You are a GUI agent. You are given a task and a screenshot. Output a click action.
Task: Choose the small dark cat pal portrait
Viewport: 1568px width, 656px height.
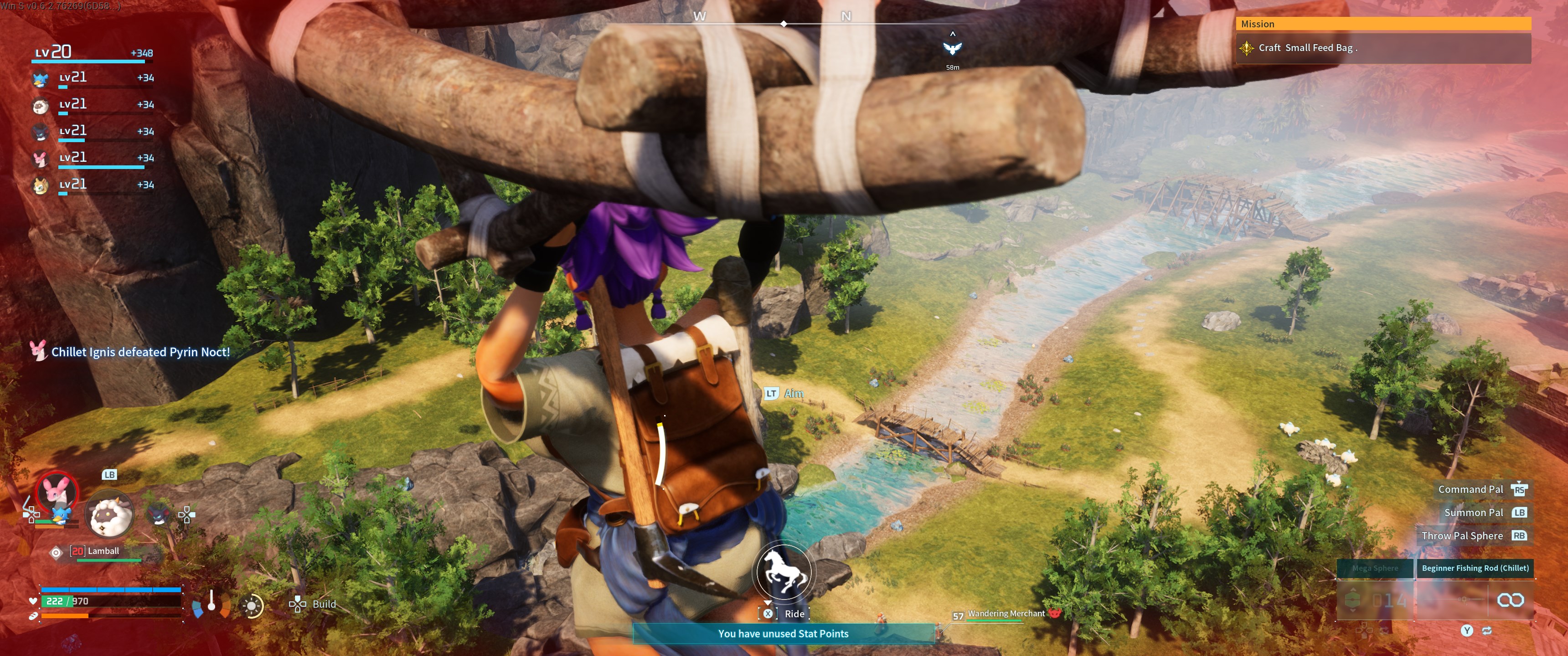coord(158,514)
